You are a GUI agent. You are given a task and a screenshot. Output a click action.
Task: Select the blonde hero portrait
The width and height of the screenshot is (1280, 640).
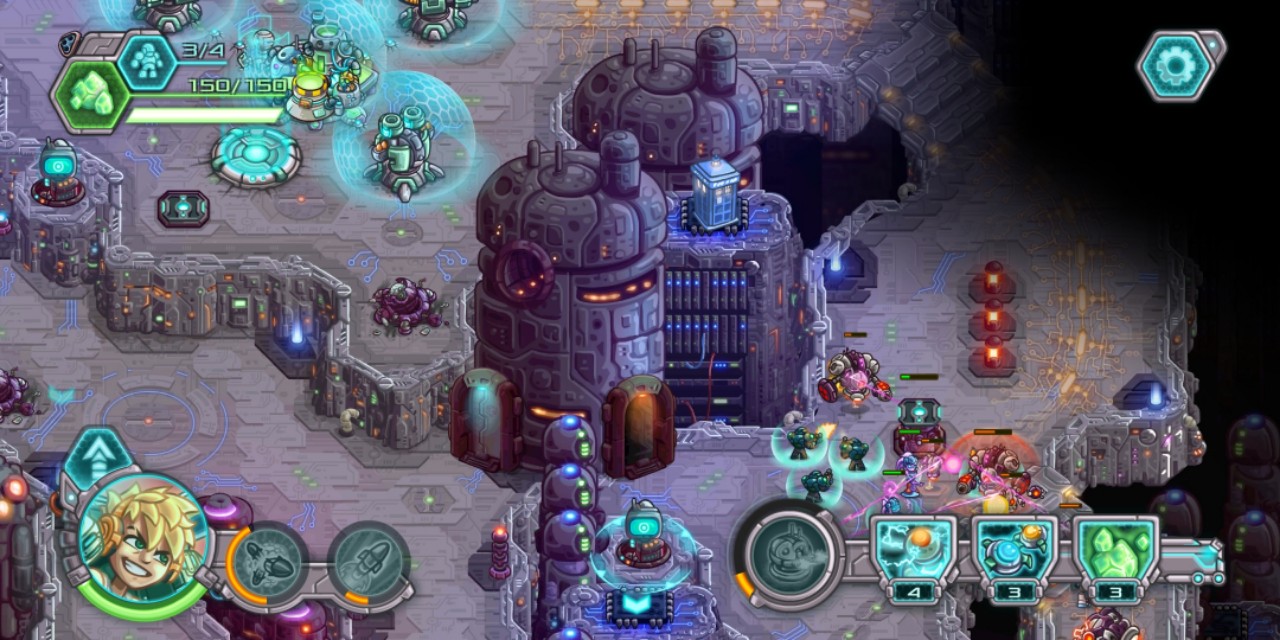142,535
